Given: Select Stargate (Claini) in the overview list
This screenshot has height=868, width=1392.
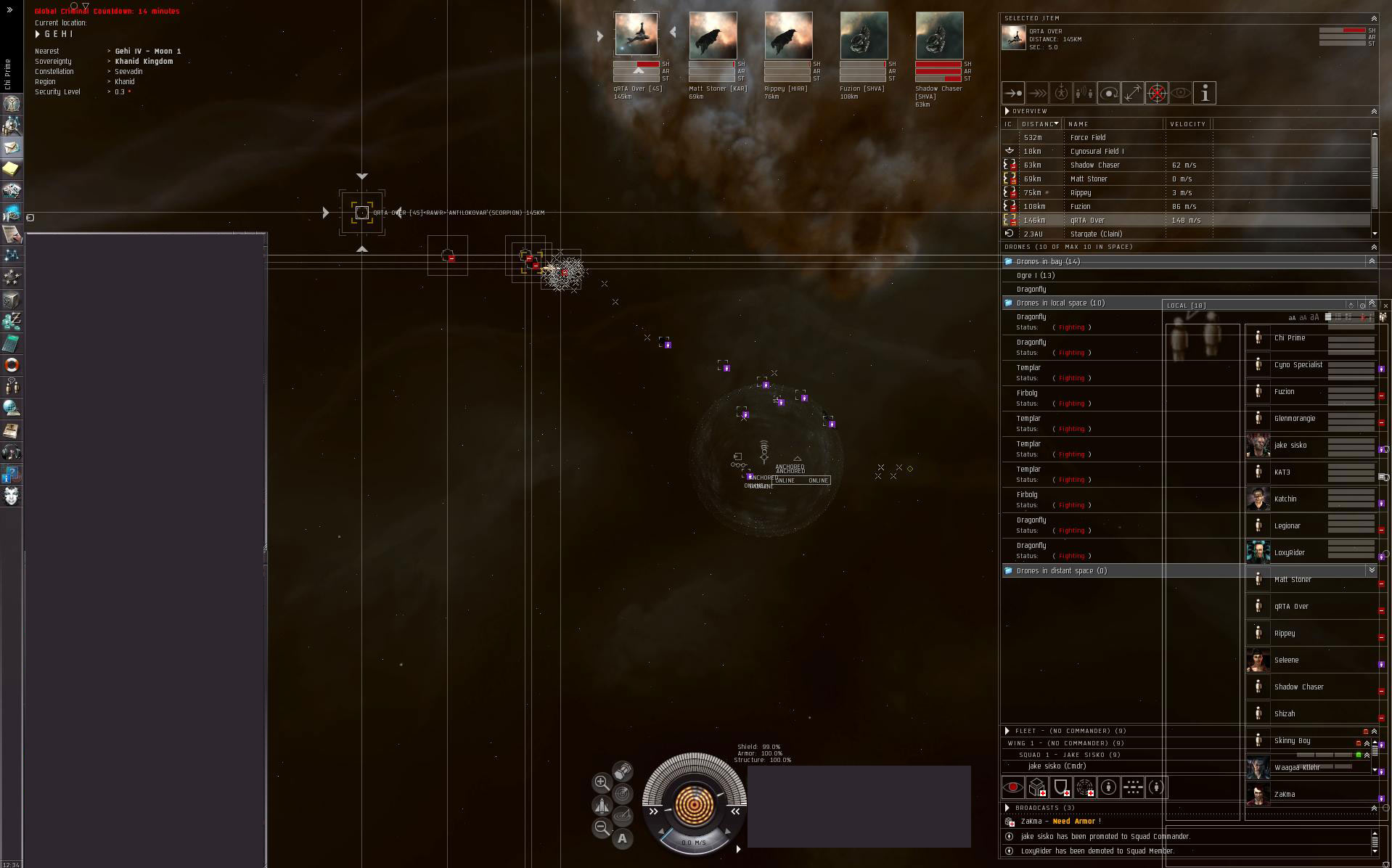Looking at the screenshot, I should tap(1096, 234).
